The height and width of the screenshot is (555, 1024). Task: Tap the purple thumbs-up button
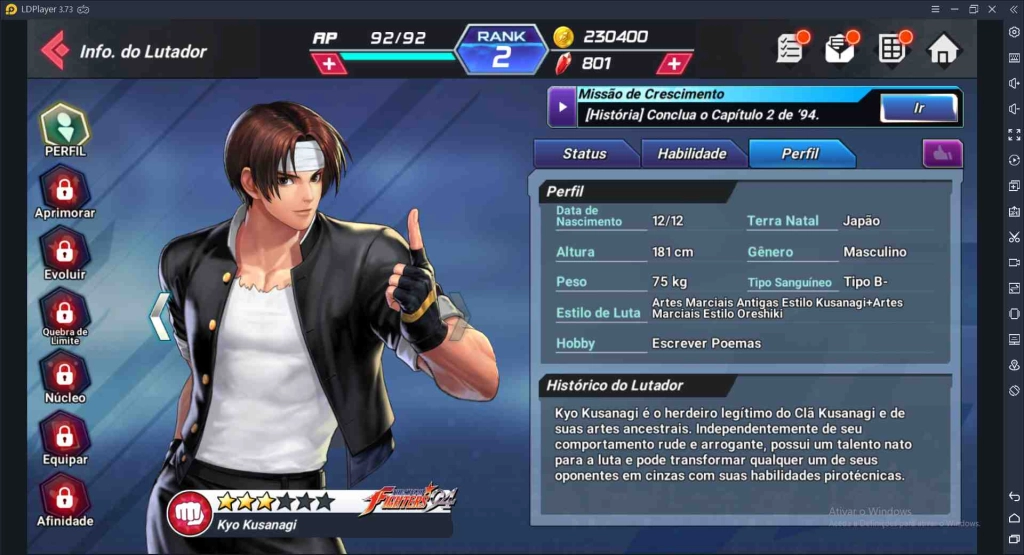[x=942, y=154]
